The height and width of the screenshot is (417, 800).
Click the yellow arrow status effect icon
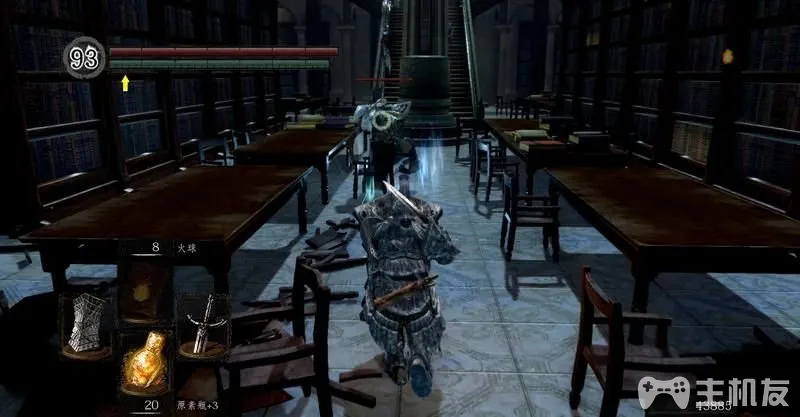(x=125, y=83)
